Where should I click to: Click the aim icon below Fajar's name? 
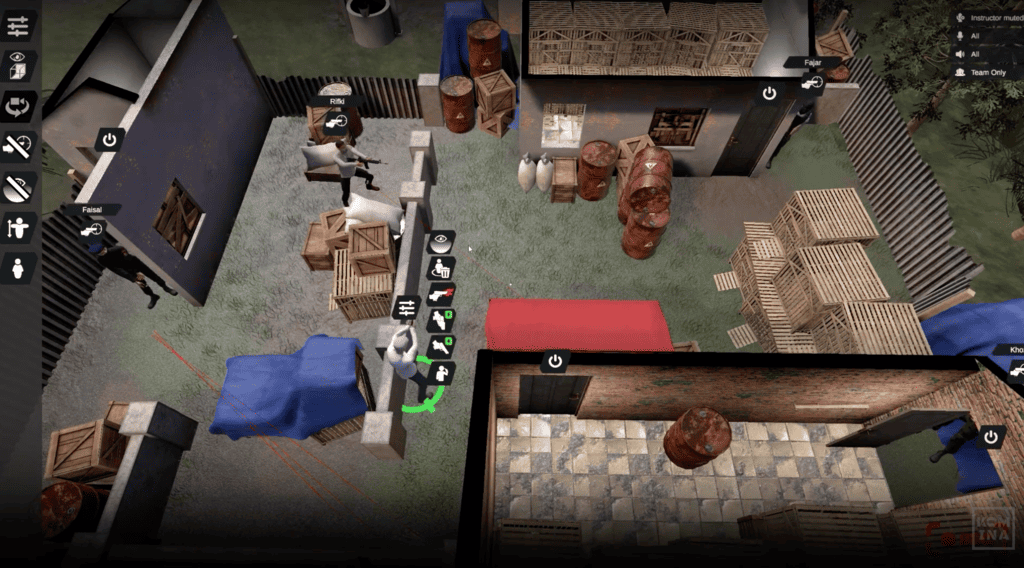811,84
